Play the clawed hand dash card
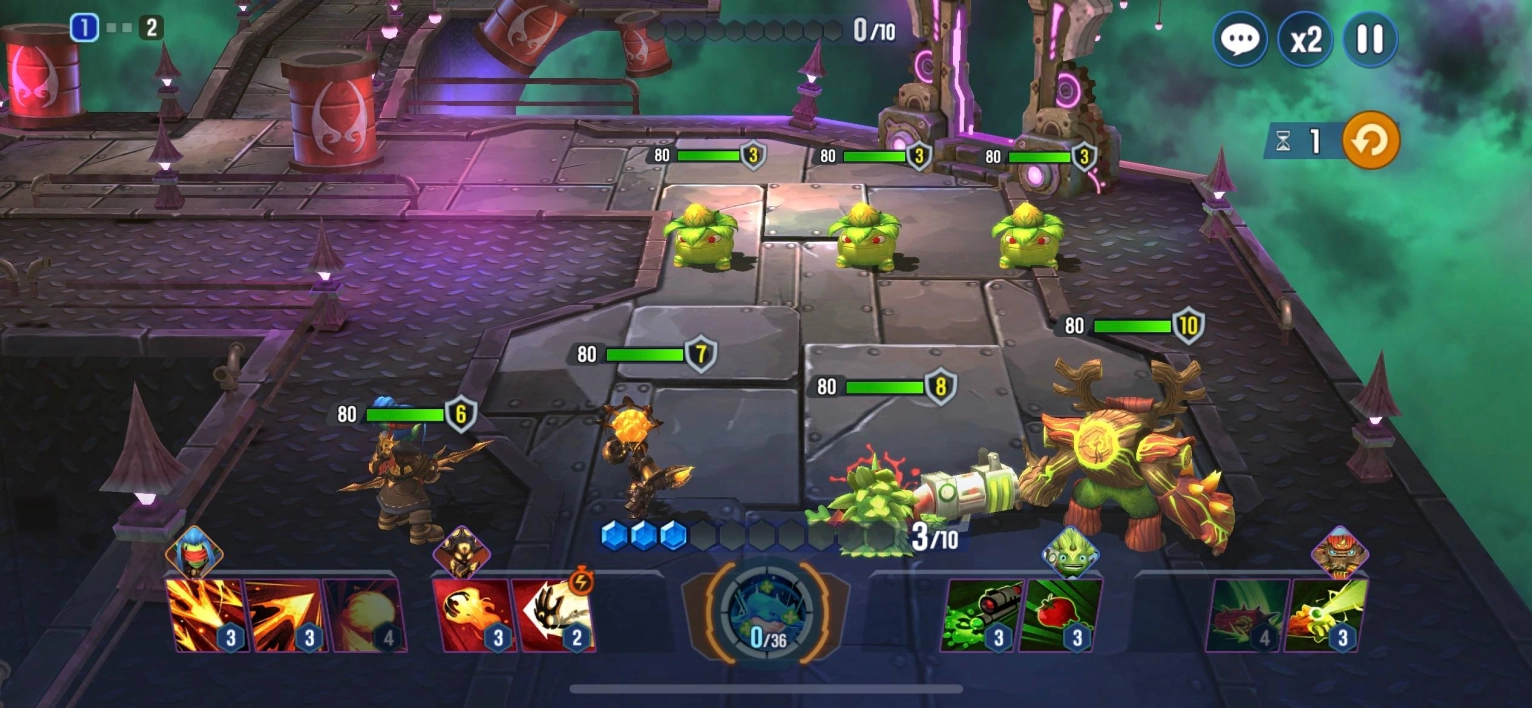The image size is (1532, 708). click(551, 615)
